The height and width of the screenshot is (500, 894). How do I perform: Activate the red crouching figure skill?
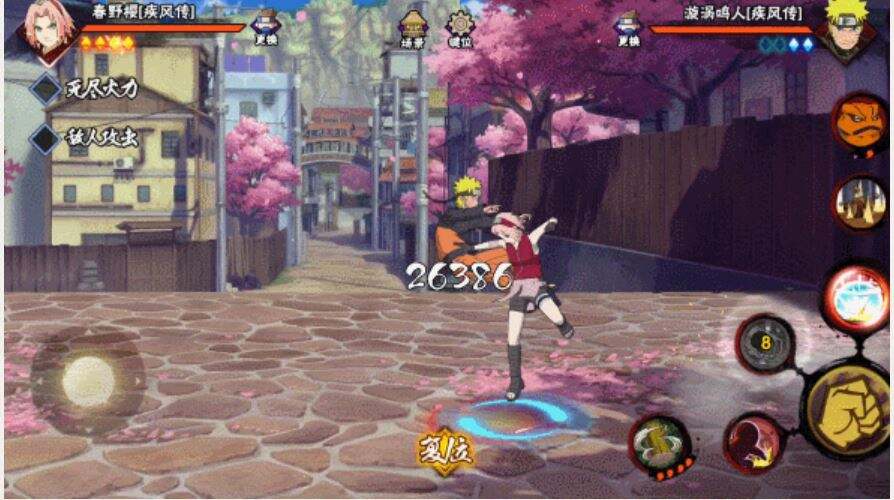pos(754,441)
